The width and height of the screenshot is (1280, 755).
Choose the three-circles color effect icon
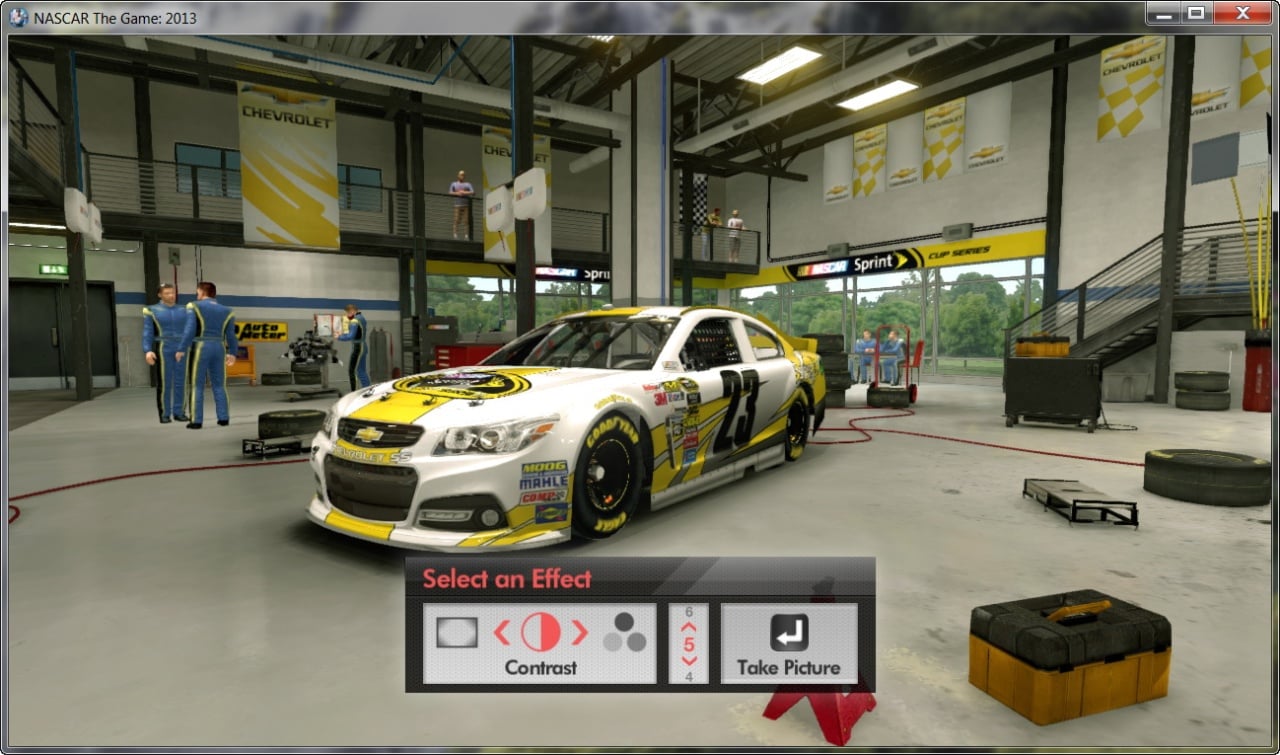(x=624, y=632)
